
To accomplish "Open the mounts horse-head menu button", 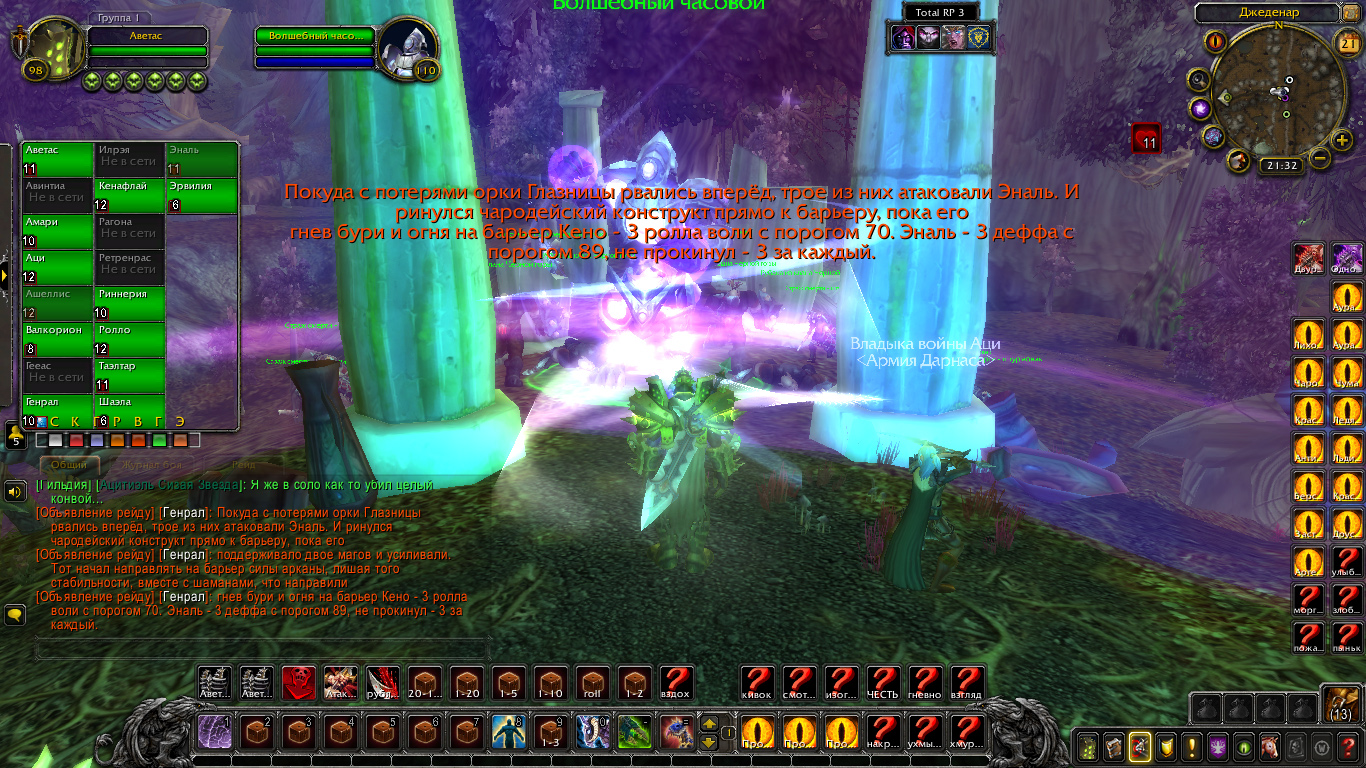I will pyautogui.click(x=1269, y=746).
